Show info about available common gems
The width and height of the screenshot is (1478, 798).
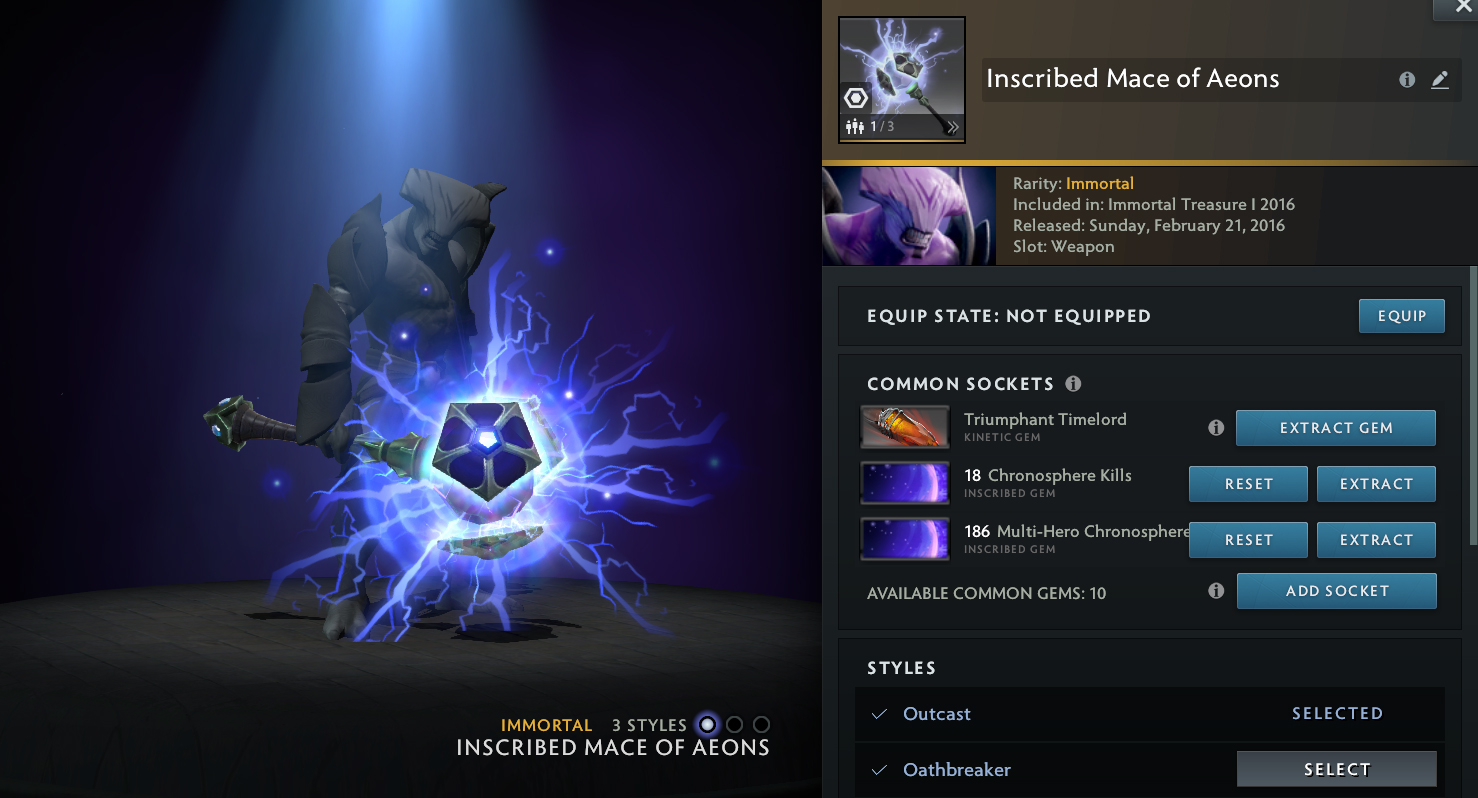point(1216,591)
